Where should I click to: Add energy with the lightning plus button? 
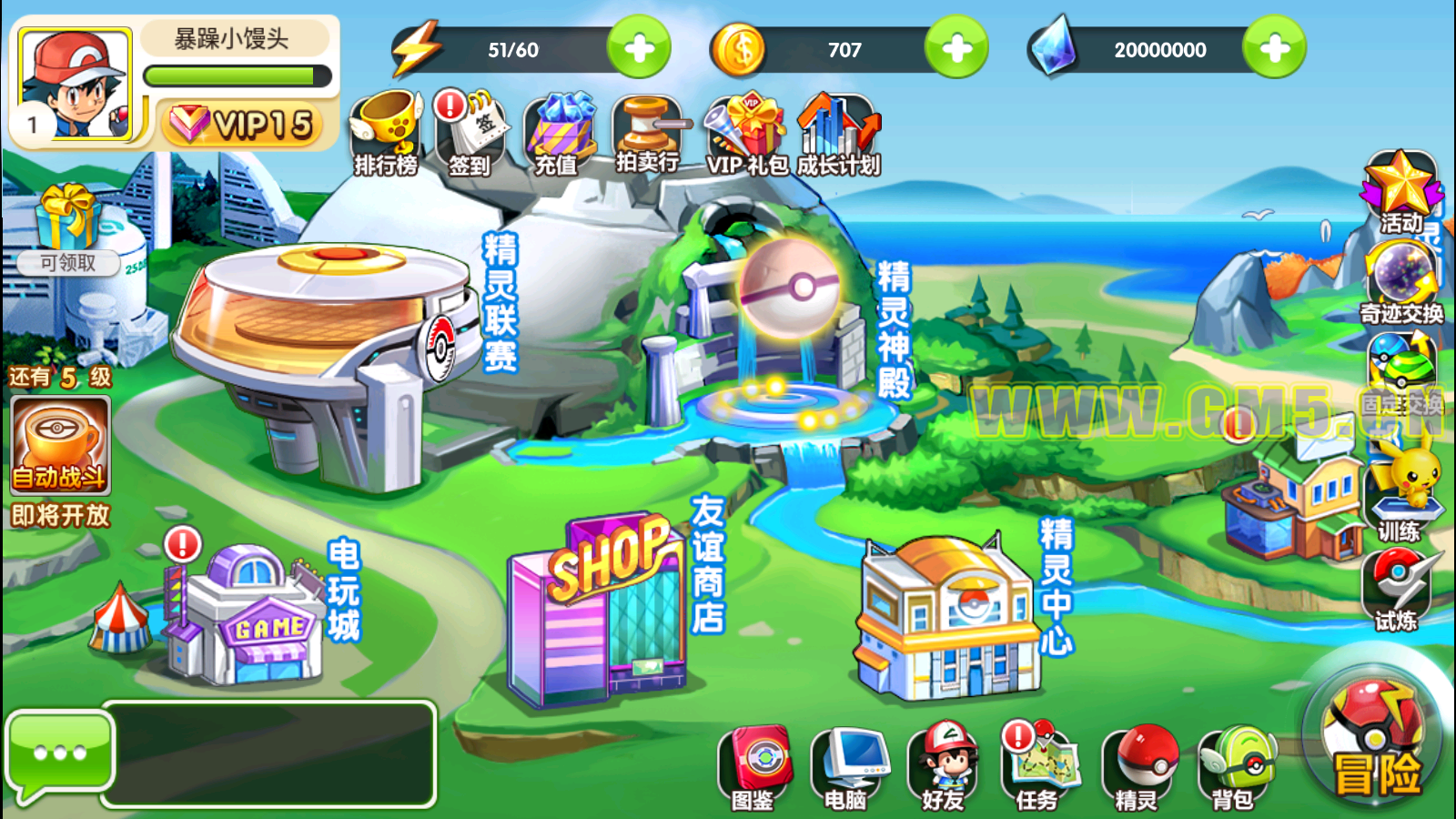coord(639,48)
